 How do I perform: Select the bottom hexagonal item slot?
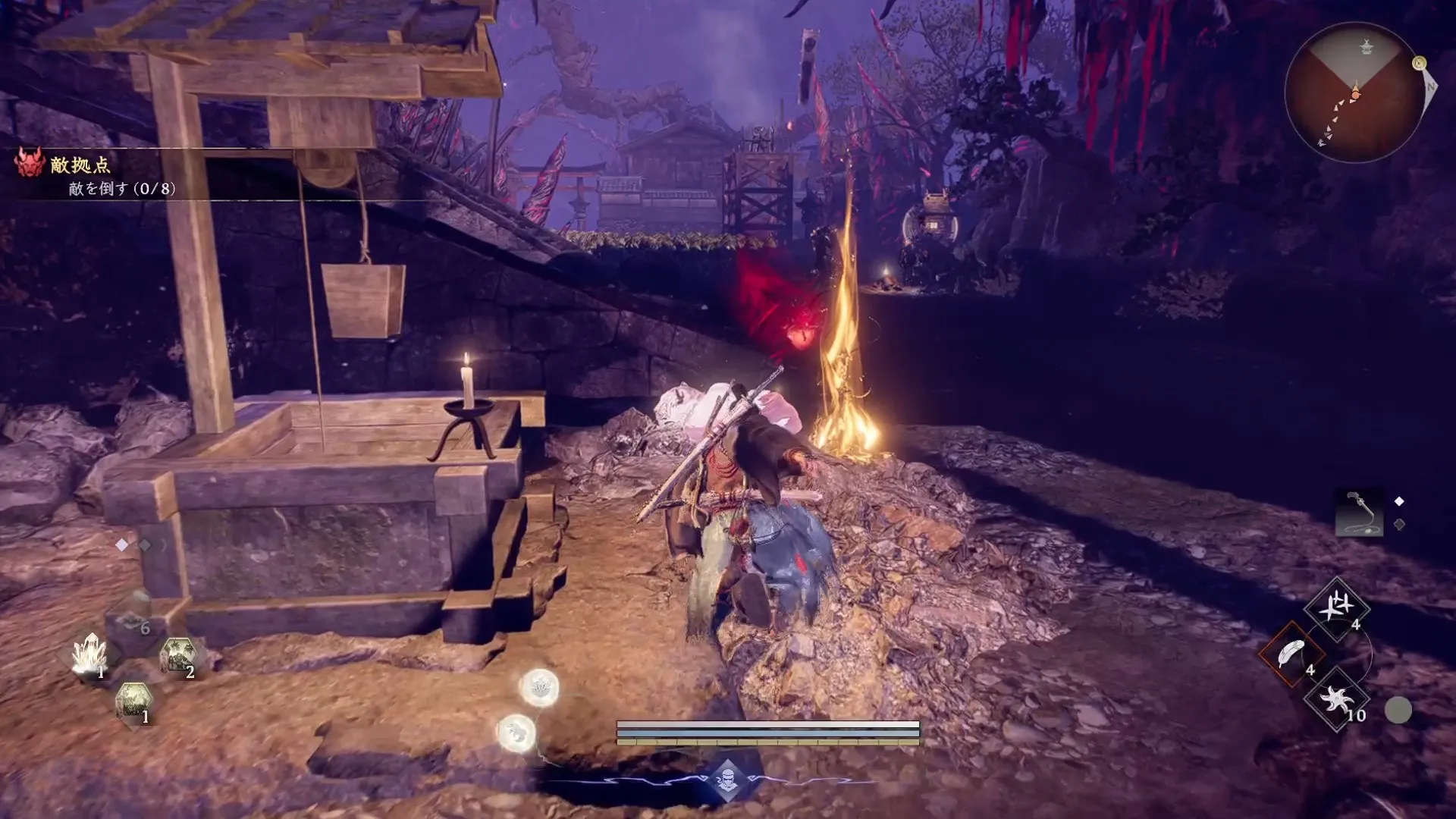[134, 701]
